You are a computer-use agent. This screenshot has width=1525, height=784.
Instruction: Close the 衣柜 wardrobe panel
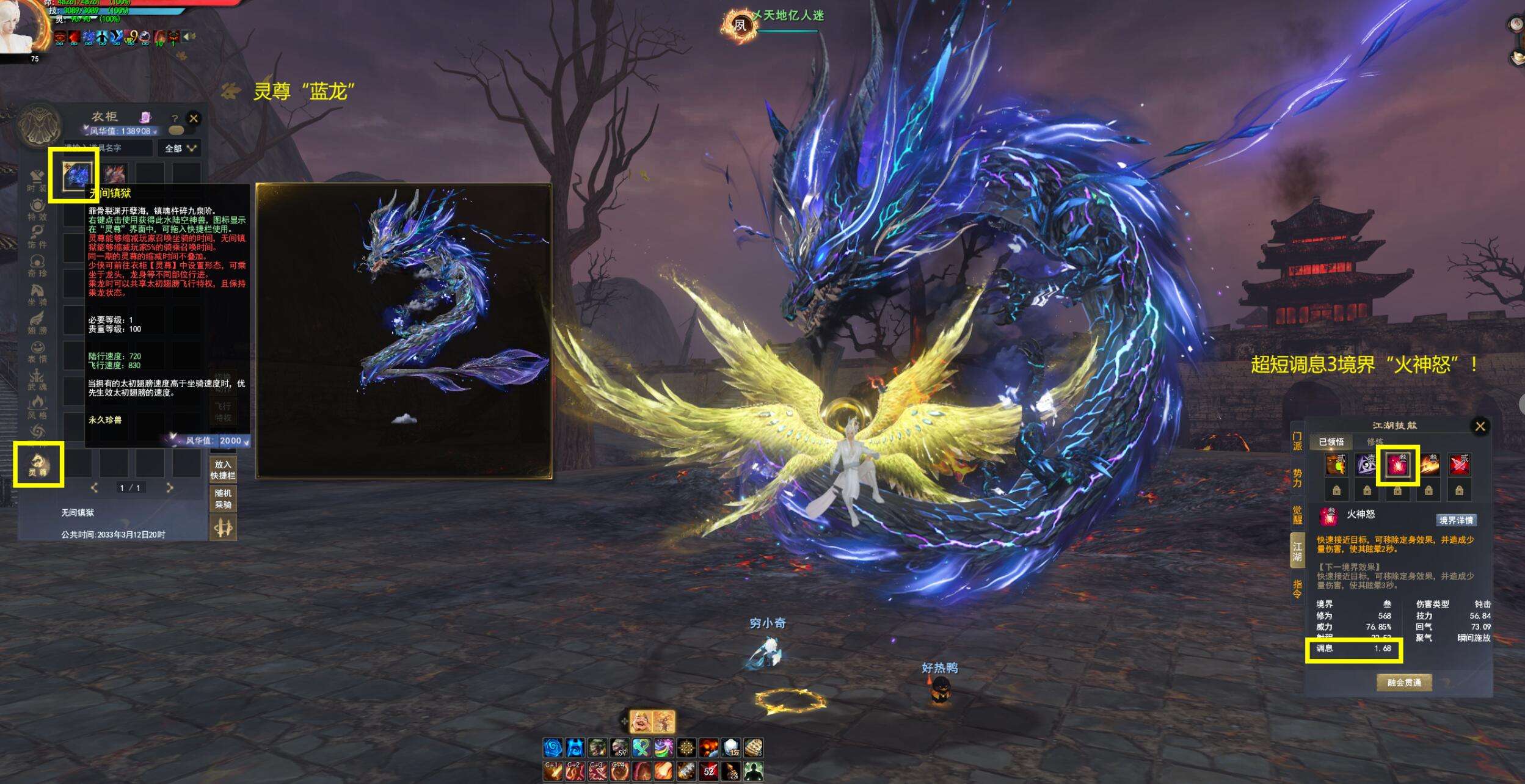pyautogui.click(x=194, y=118)
